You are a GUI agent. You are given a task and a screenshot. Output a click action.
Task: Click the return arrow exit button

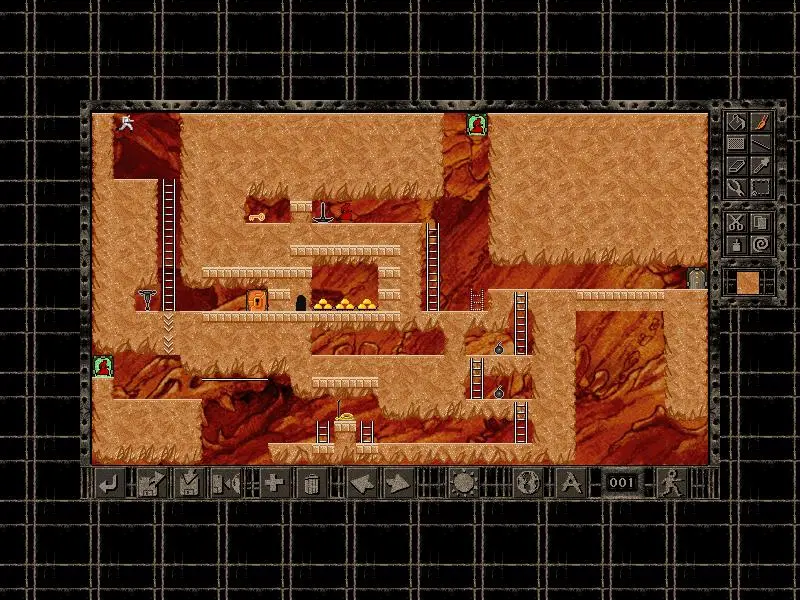(108, 484)
